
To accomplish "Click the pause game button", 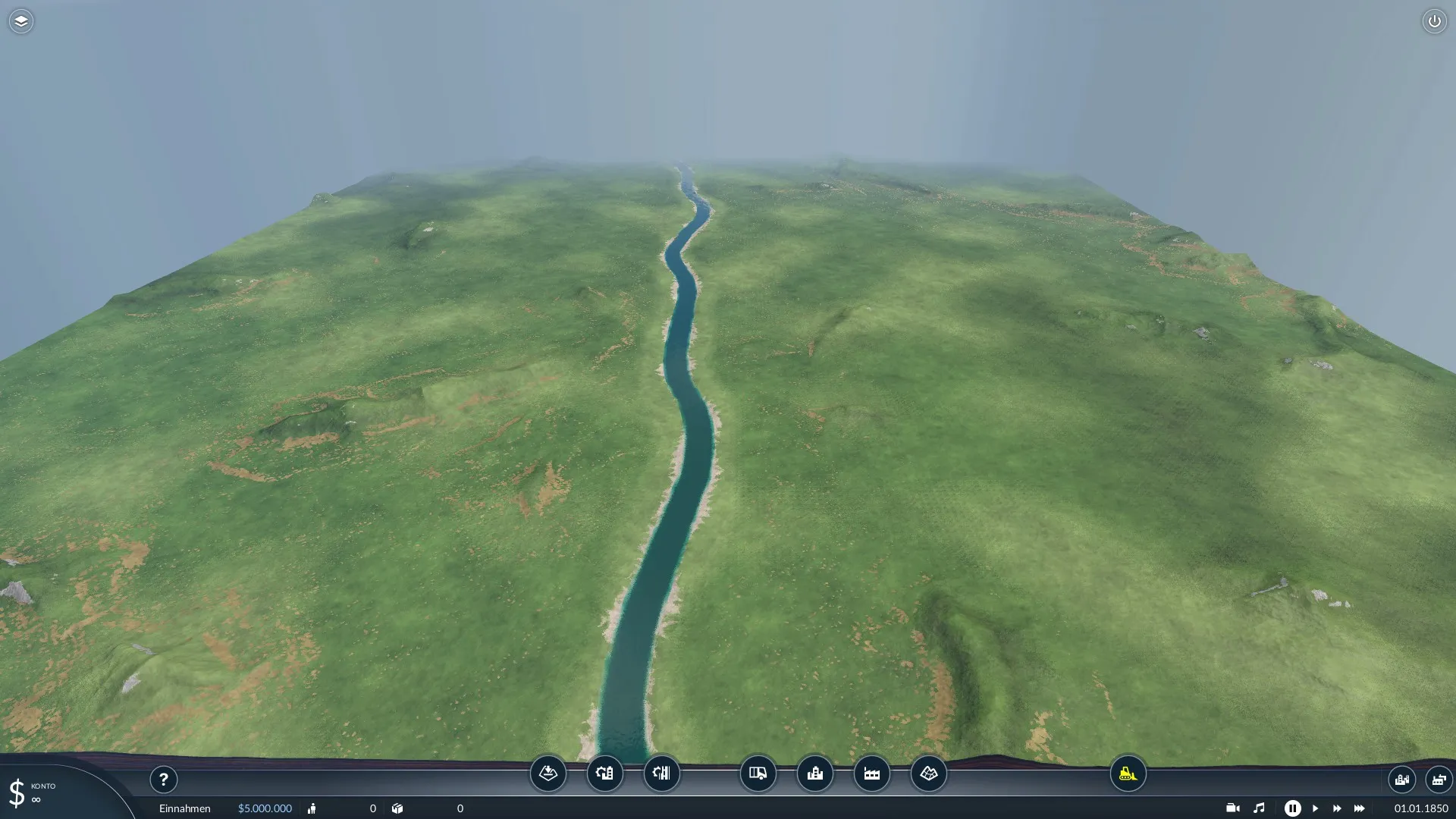I will click(1292, 808).
